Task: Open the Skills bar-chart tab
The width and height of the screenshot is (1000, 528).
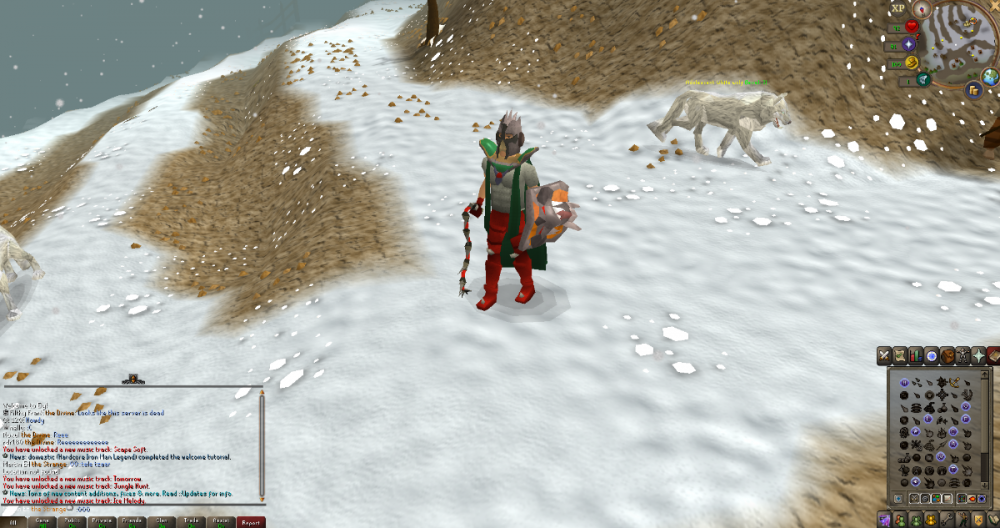Action: 916,355
